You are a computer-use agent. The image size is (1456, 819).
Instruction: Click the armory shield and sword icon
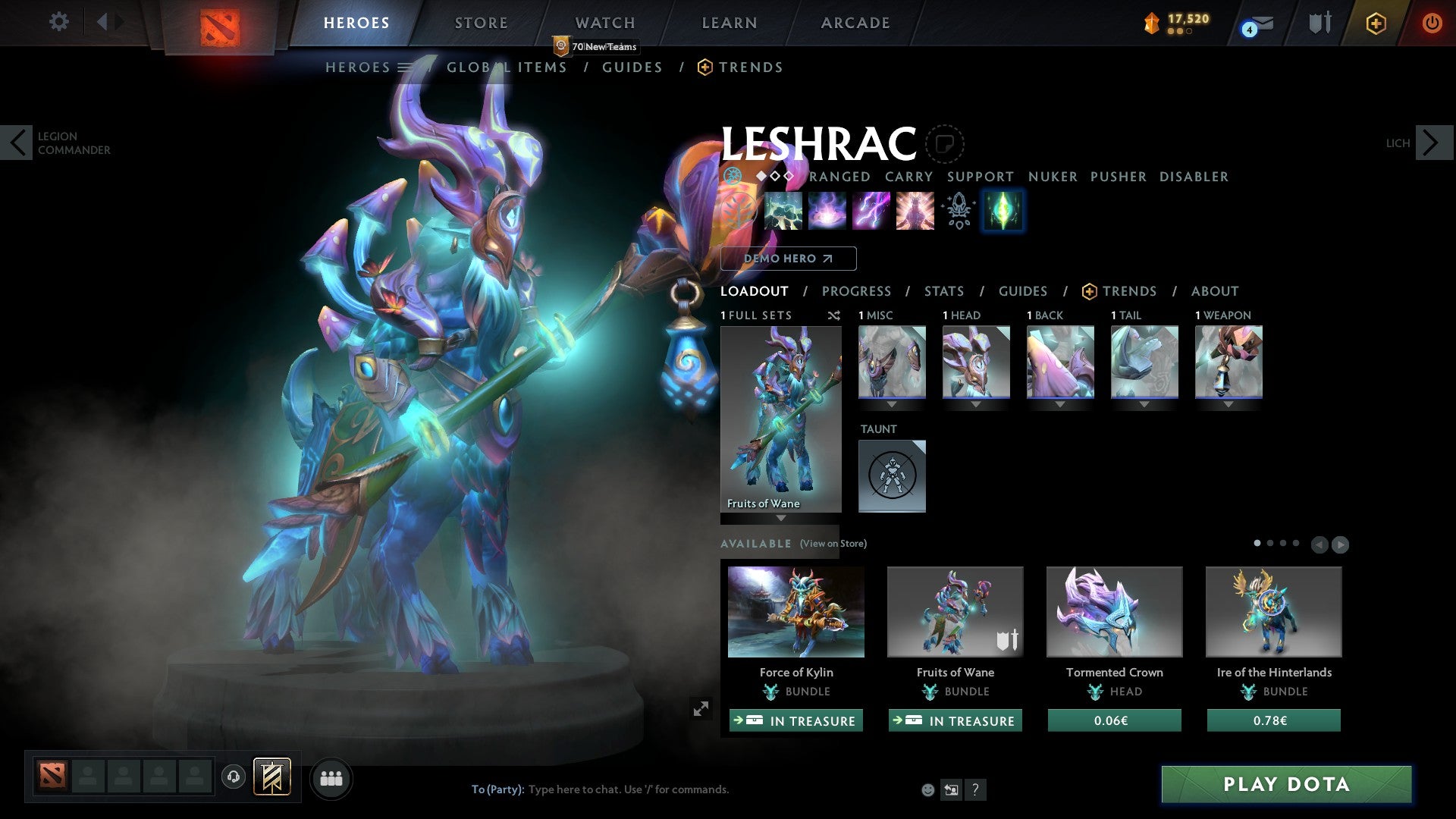[1319, 23]
